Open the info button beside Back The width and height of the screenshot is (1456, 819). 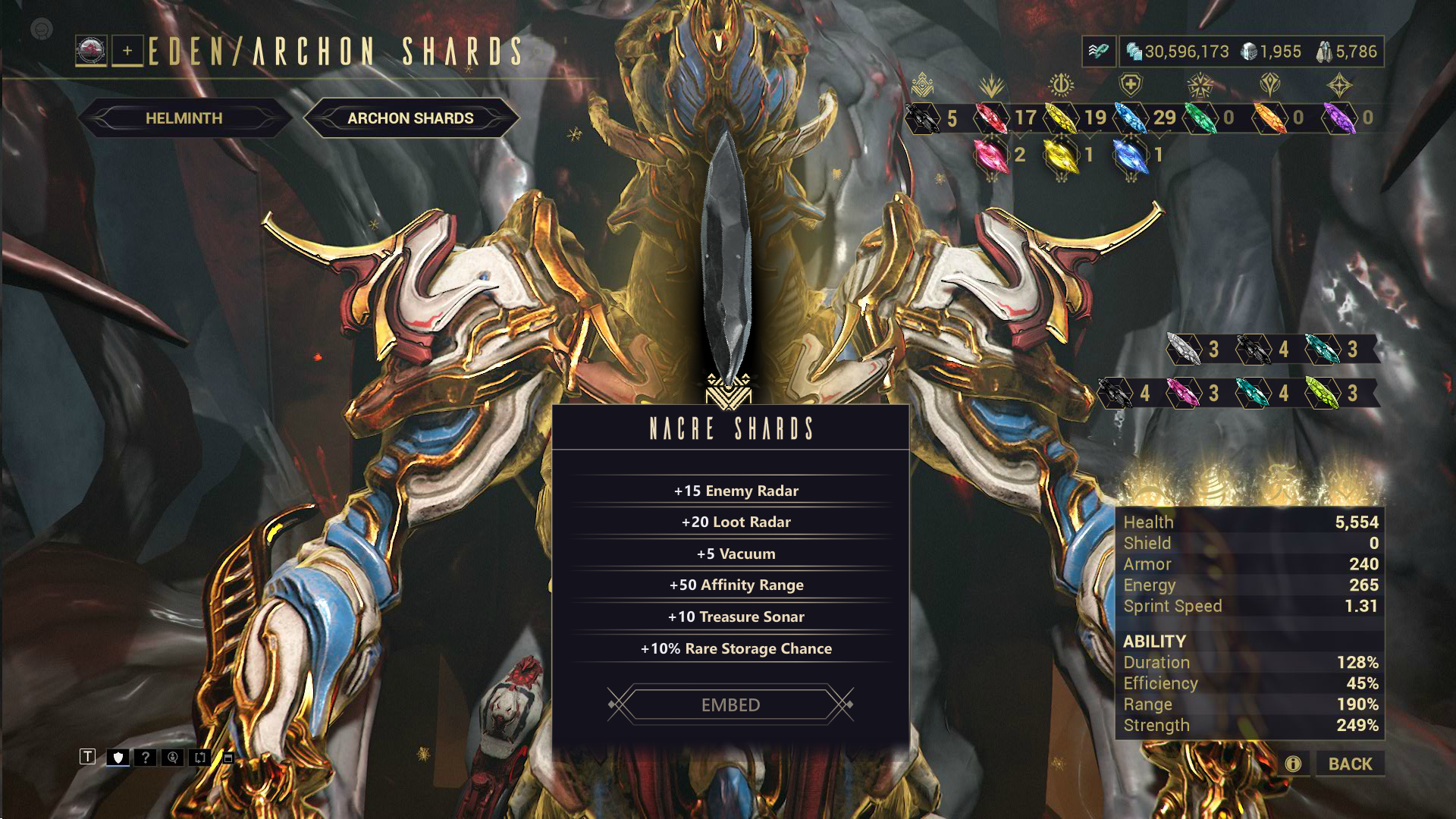(x=1293, y=764)
